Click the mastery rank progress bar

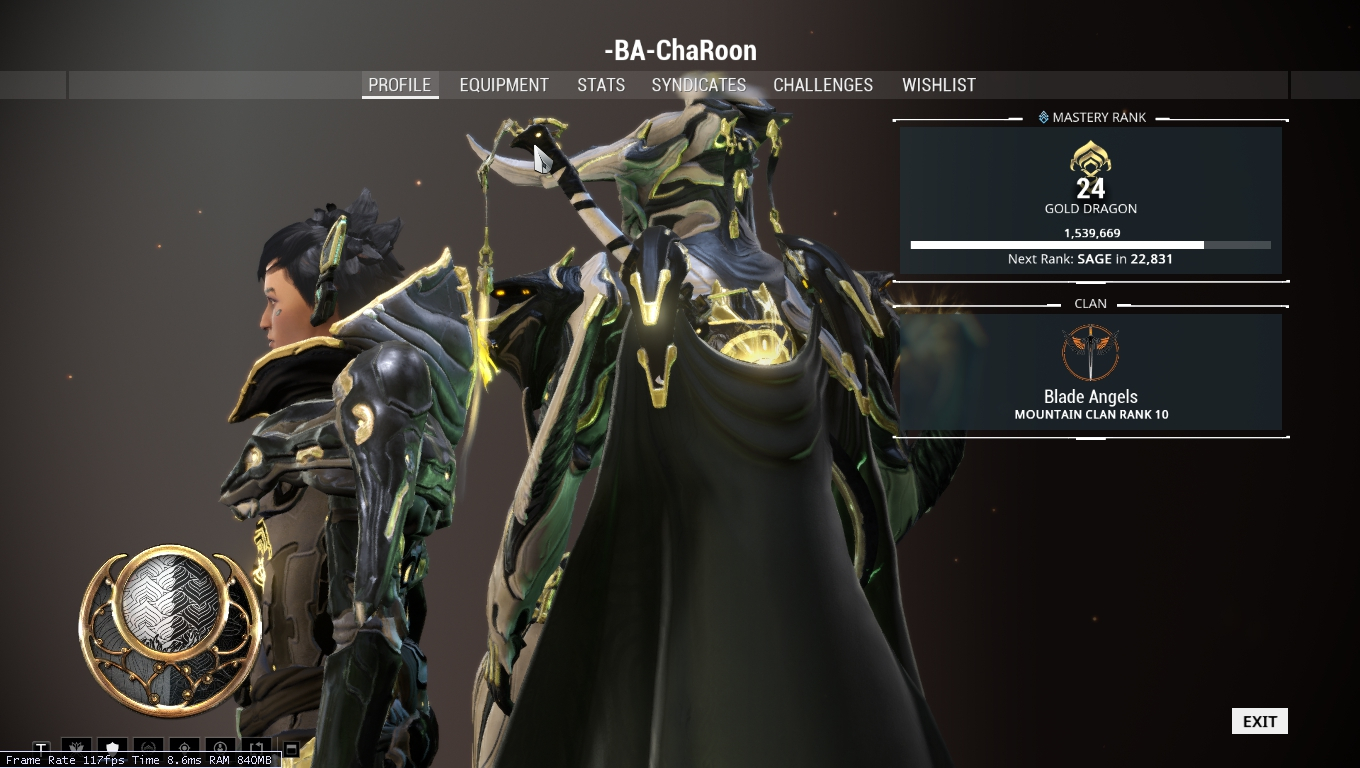click(x=1089, y=244)
